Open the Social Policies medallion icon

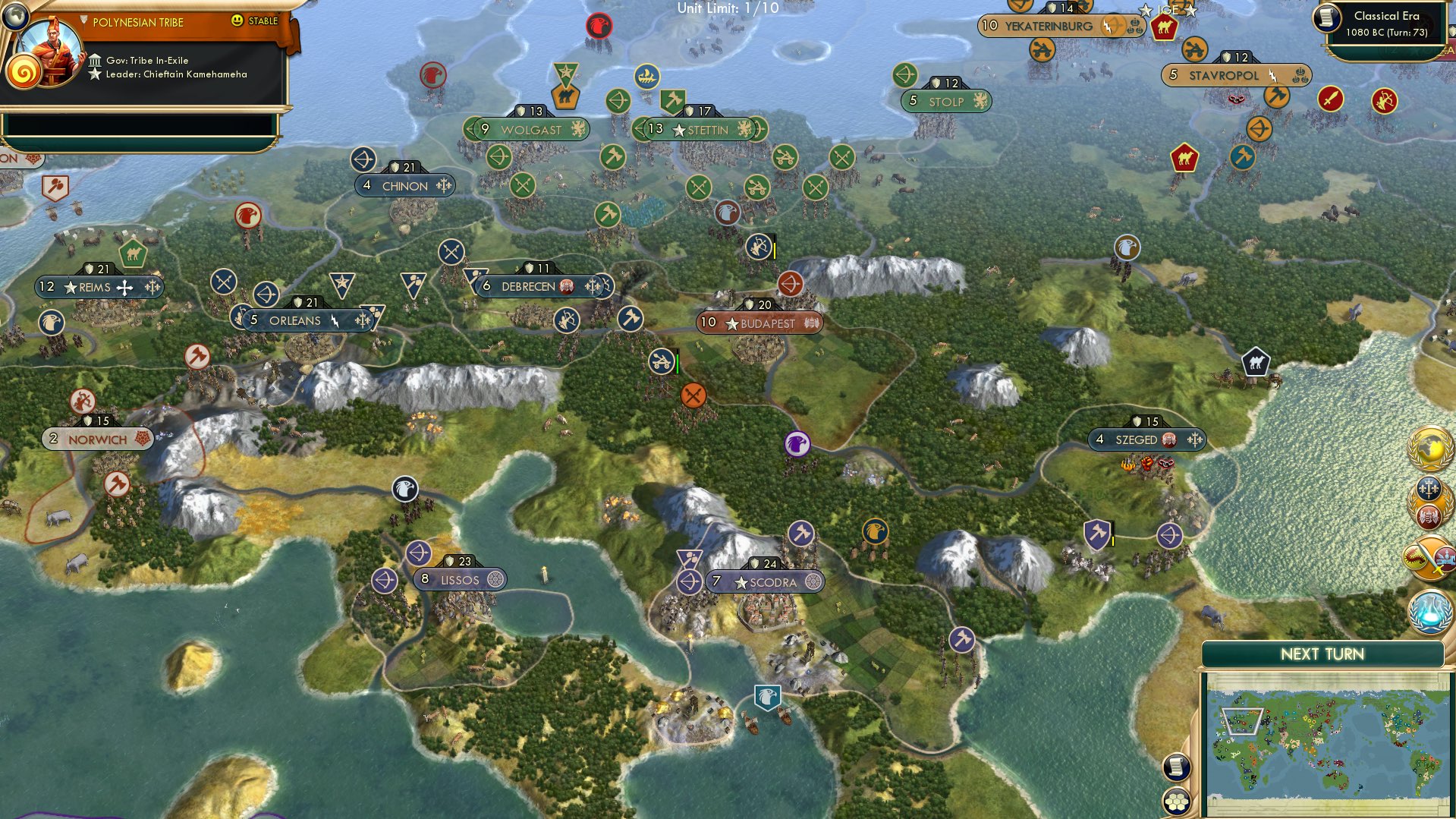(1429, 502)
